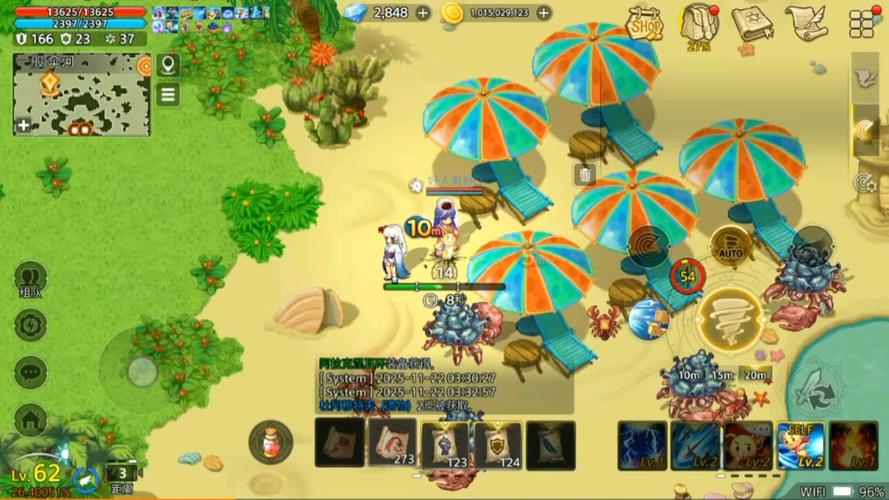
Task: Toggle the AUTO battle button
Action: tap(731, 246)
